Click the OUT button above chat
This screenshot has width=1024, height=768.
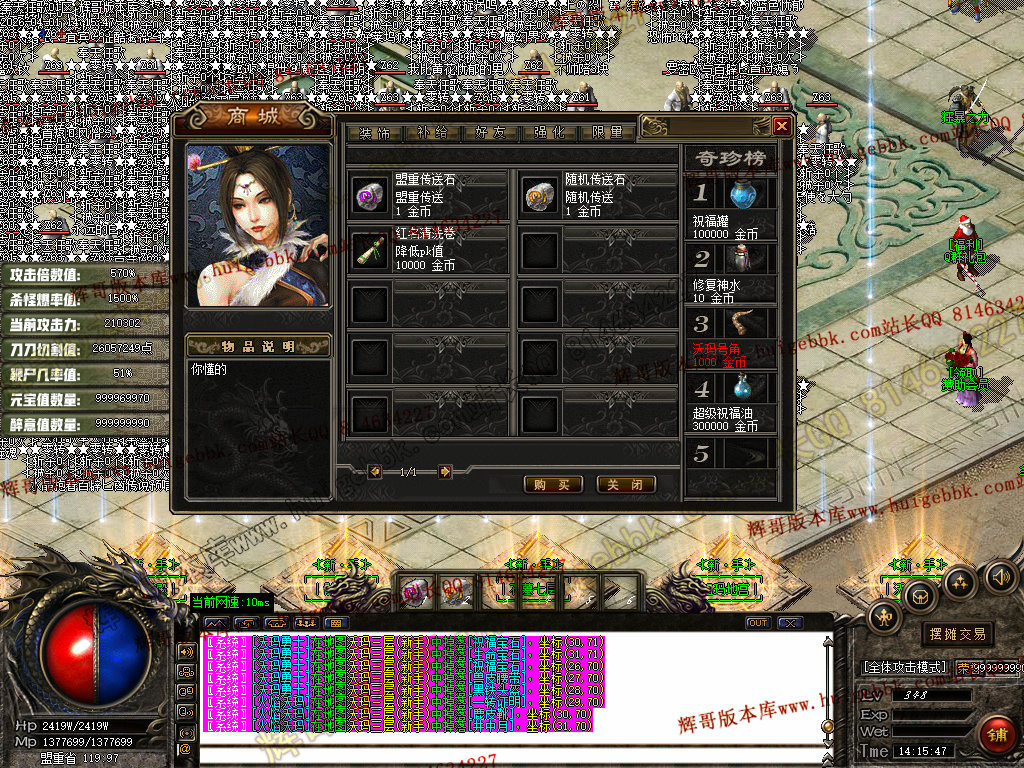click(759, 623)
